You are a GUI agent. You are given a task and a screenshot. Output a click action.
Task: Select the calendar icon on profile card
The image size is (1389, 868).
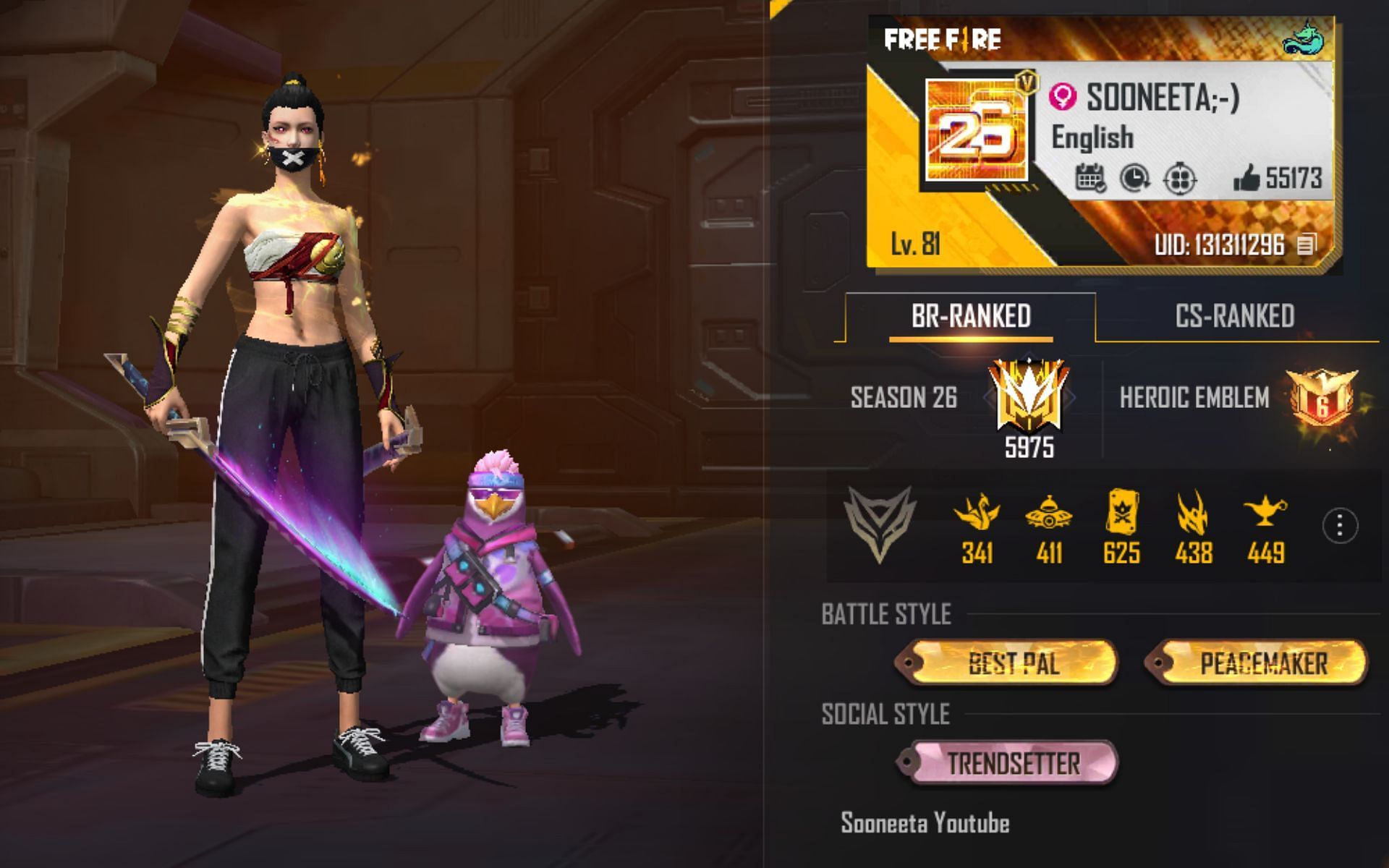point(1089,178)
